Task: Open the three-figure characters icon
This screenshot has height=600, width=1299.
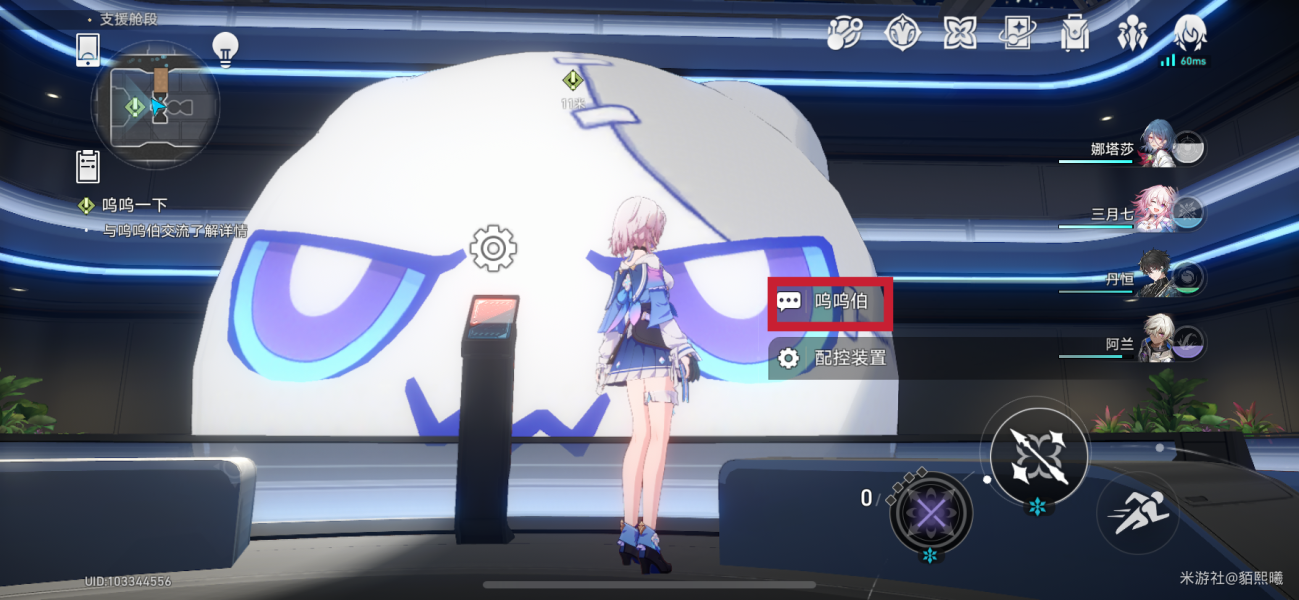Action: (x=1132, y=34)
